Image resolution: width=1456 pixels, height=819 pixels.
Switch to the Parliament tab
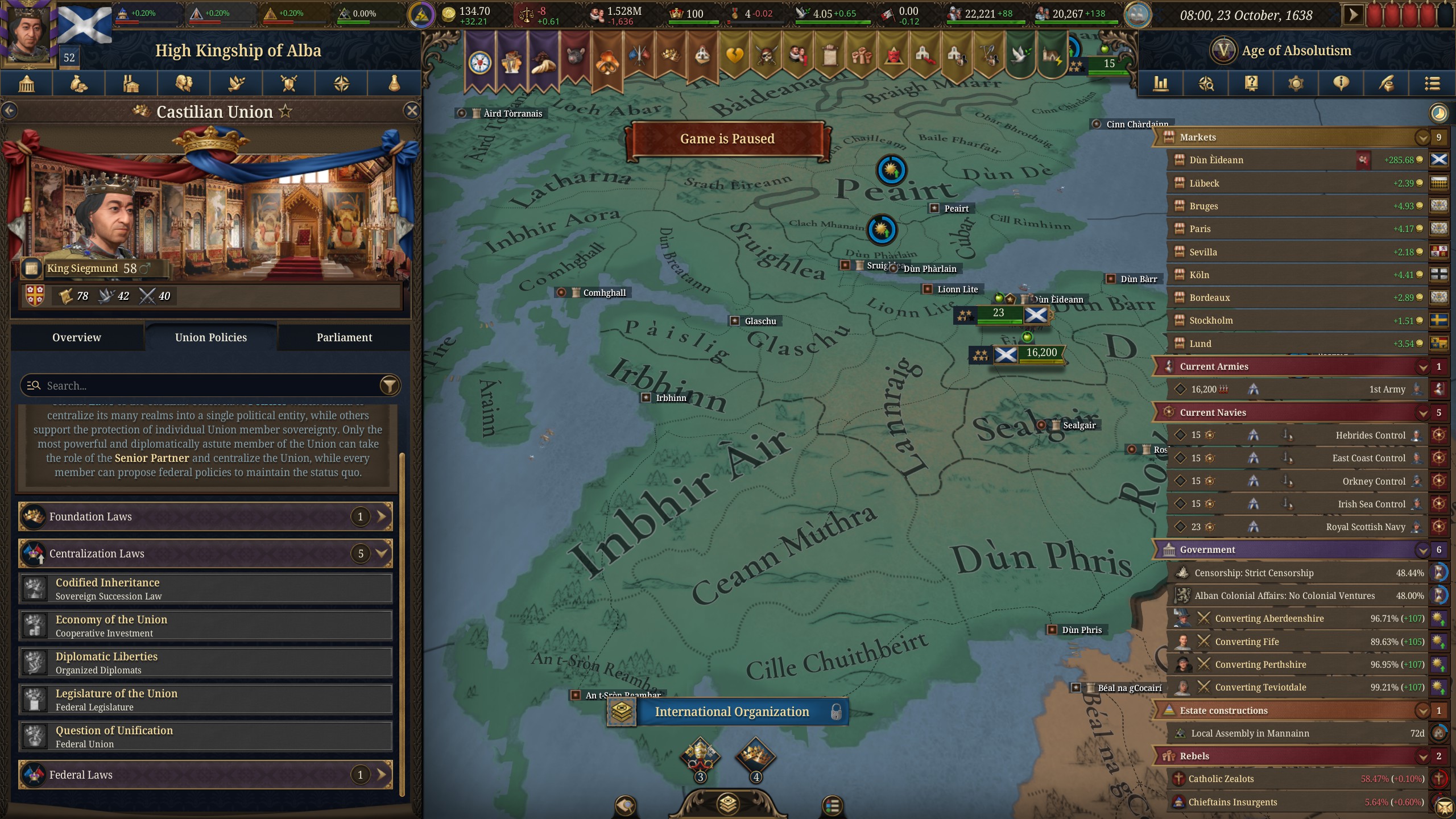tap(344, 337)
